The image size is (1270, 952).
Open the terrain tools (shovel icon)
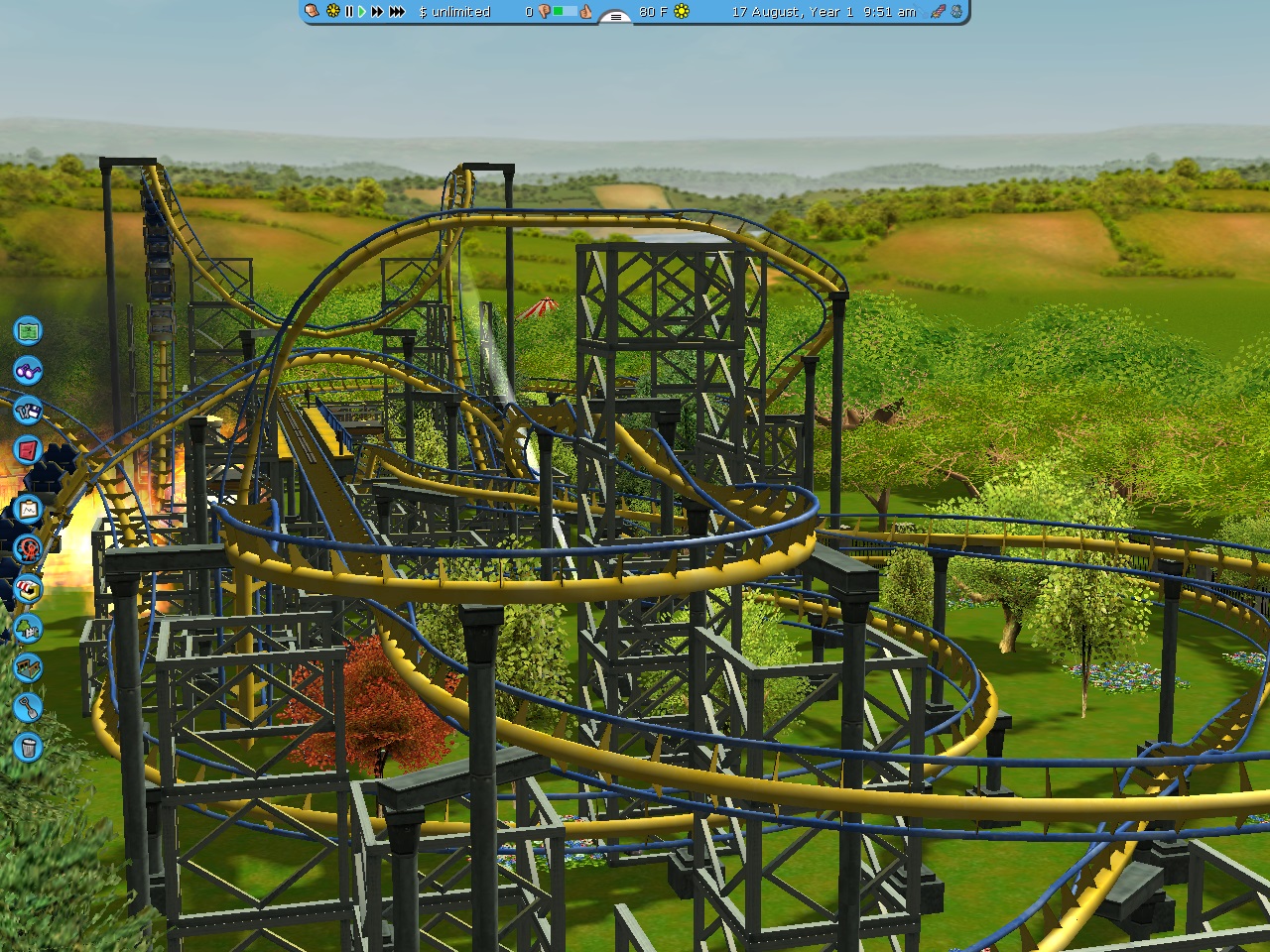(x=28, y=708)
